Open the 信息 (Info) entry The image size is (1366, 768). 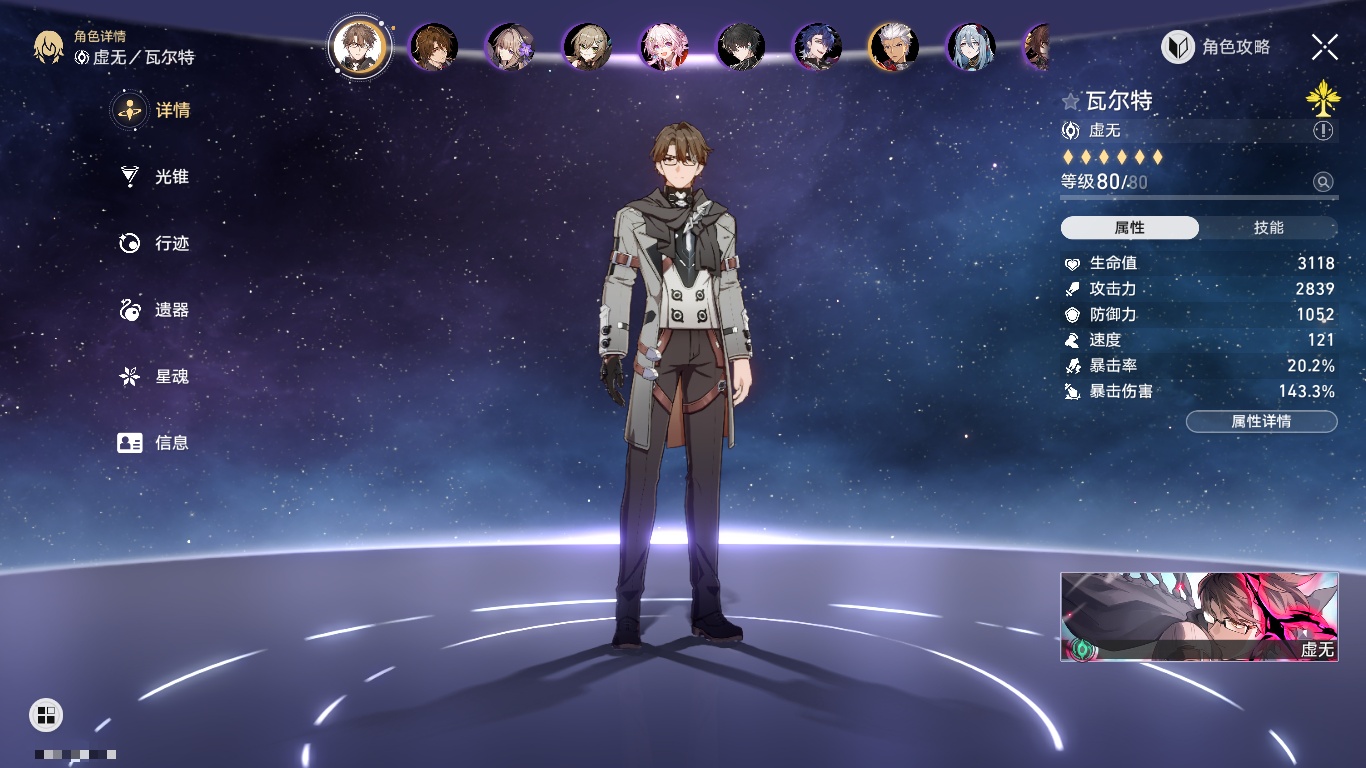pos(154,442)
